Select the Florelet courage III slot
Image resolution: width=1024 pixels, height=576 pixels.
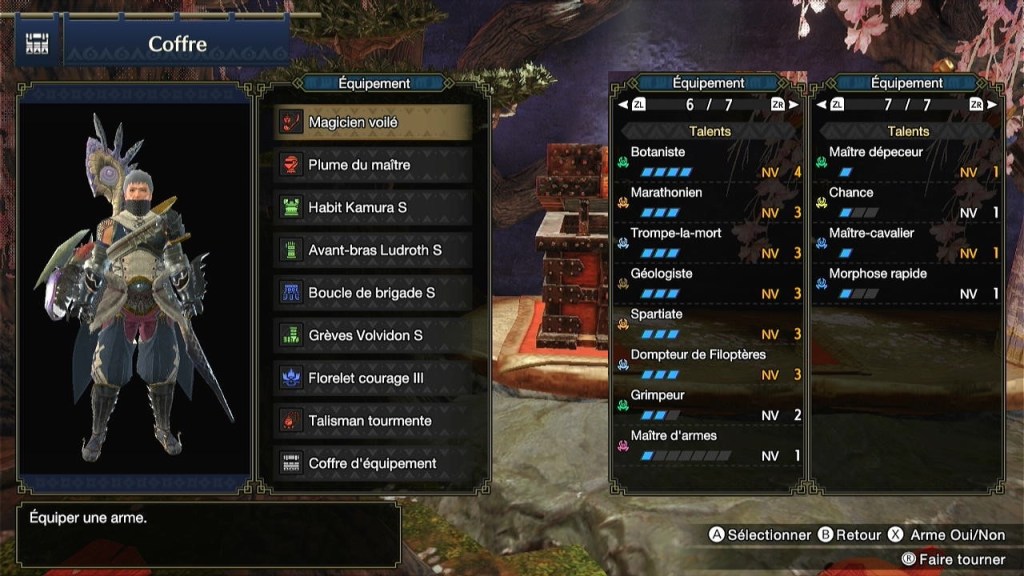(x=372, y=378)
